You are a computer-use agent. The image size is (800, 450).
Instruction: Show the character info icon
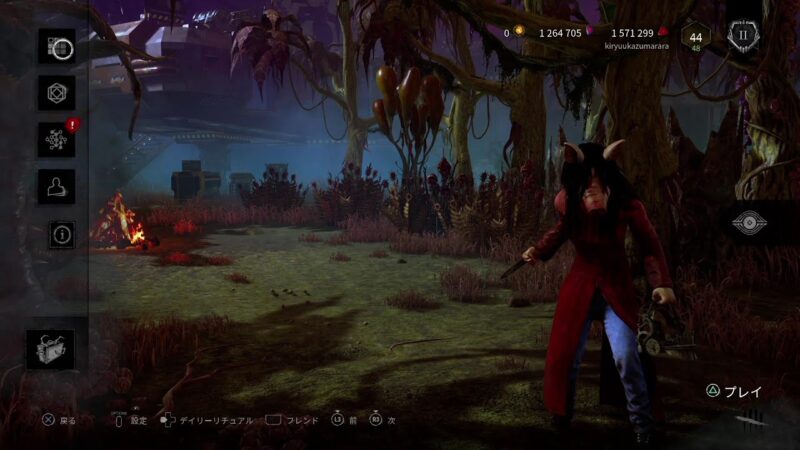pyautogui.click(x=62, y=234)
